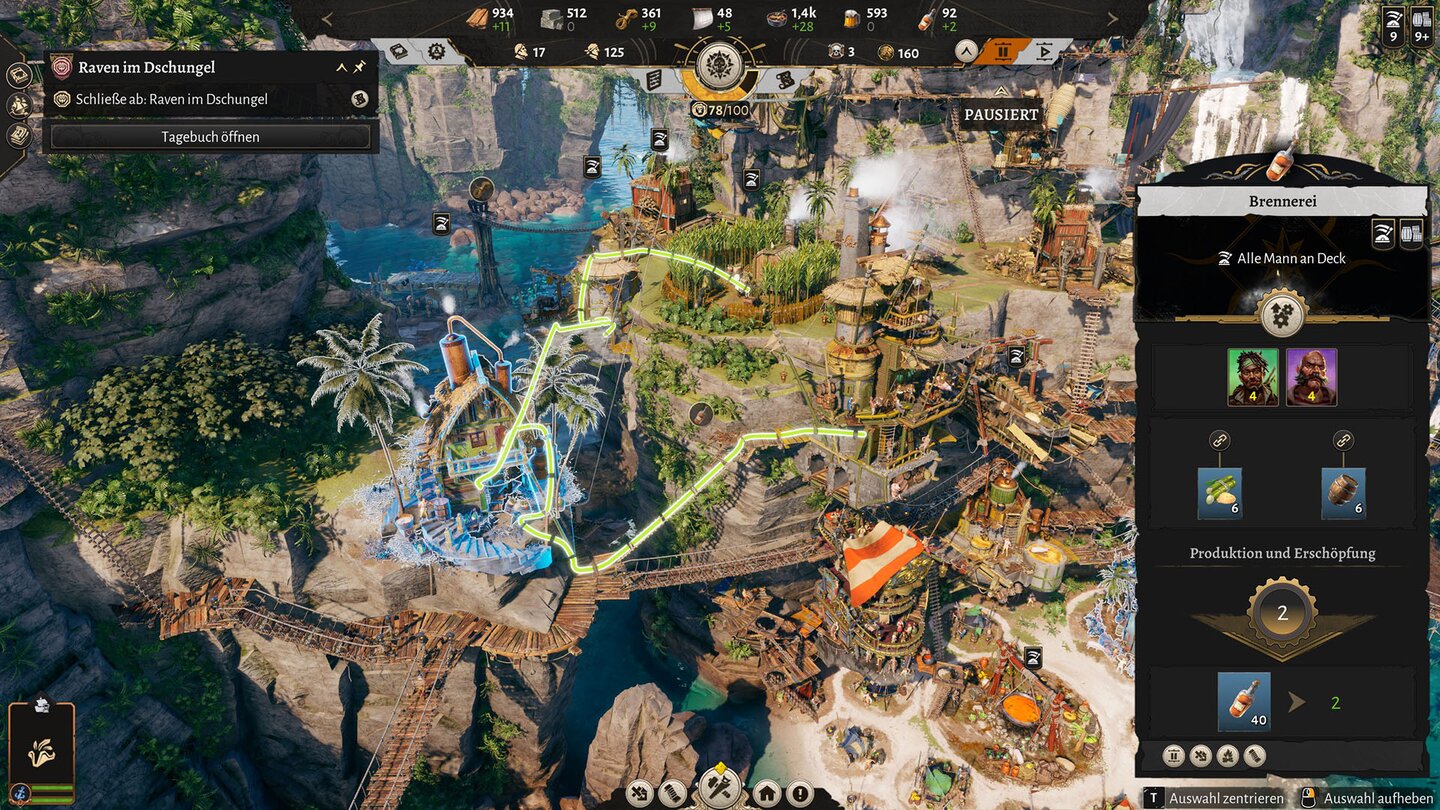Open the exclamation mark alerts button
1440x810 pixels.
798,795
